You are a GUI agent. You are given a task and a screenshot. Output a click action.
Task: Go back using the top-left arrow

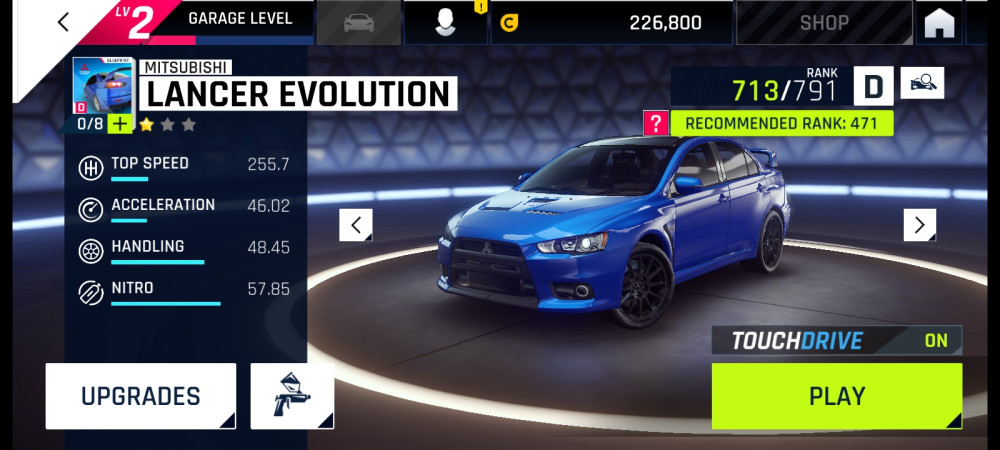[64, 22]
